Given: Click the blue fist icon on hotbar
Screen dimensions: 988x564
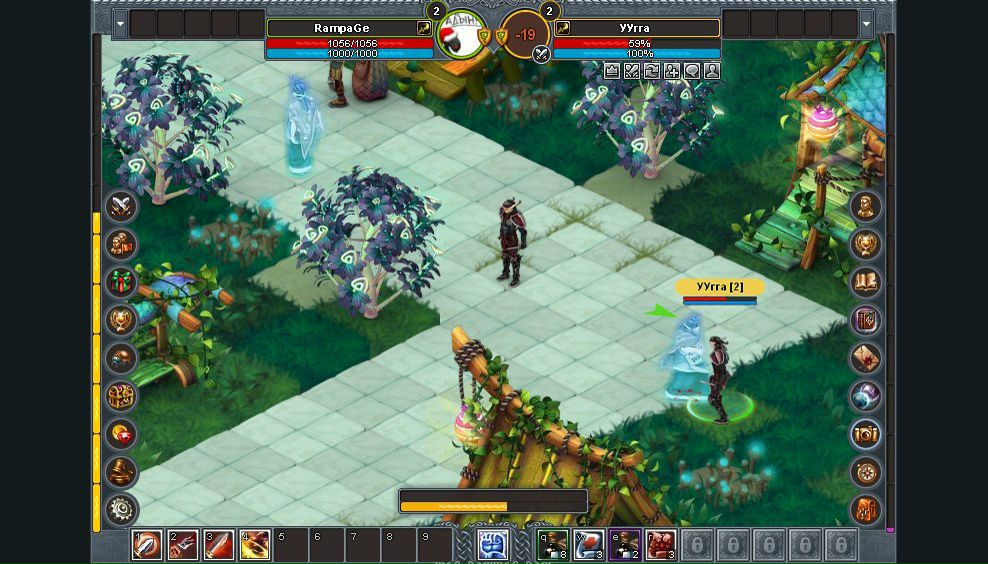Looking at the screenshot, I should 493,545.
